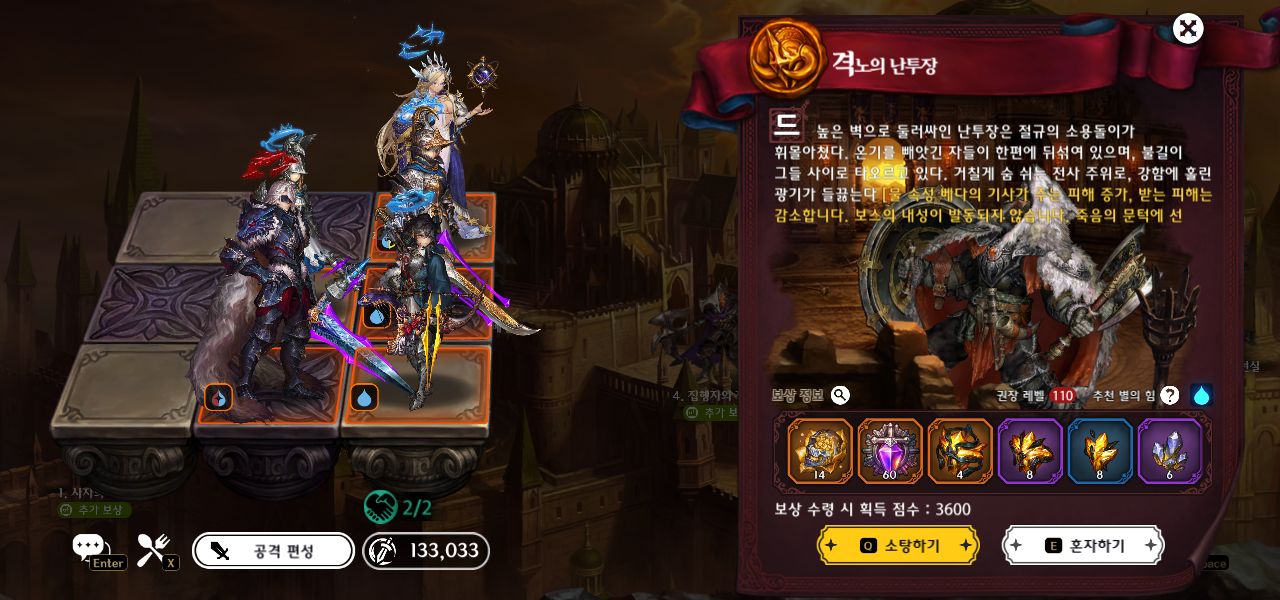Inspect the golden skull reward with 14
Image resolution: width=1280 pixels, height=600 pixels.
tap(820, 451)
